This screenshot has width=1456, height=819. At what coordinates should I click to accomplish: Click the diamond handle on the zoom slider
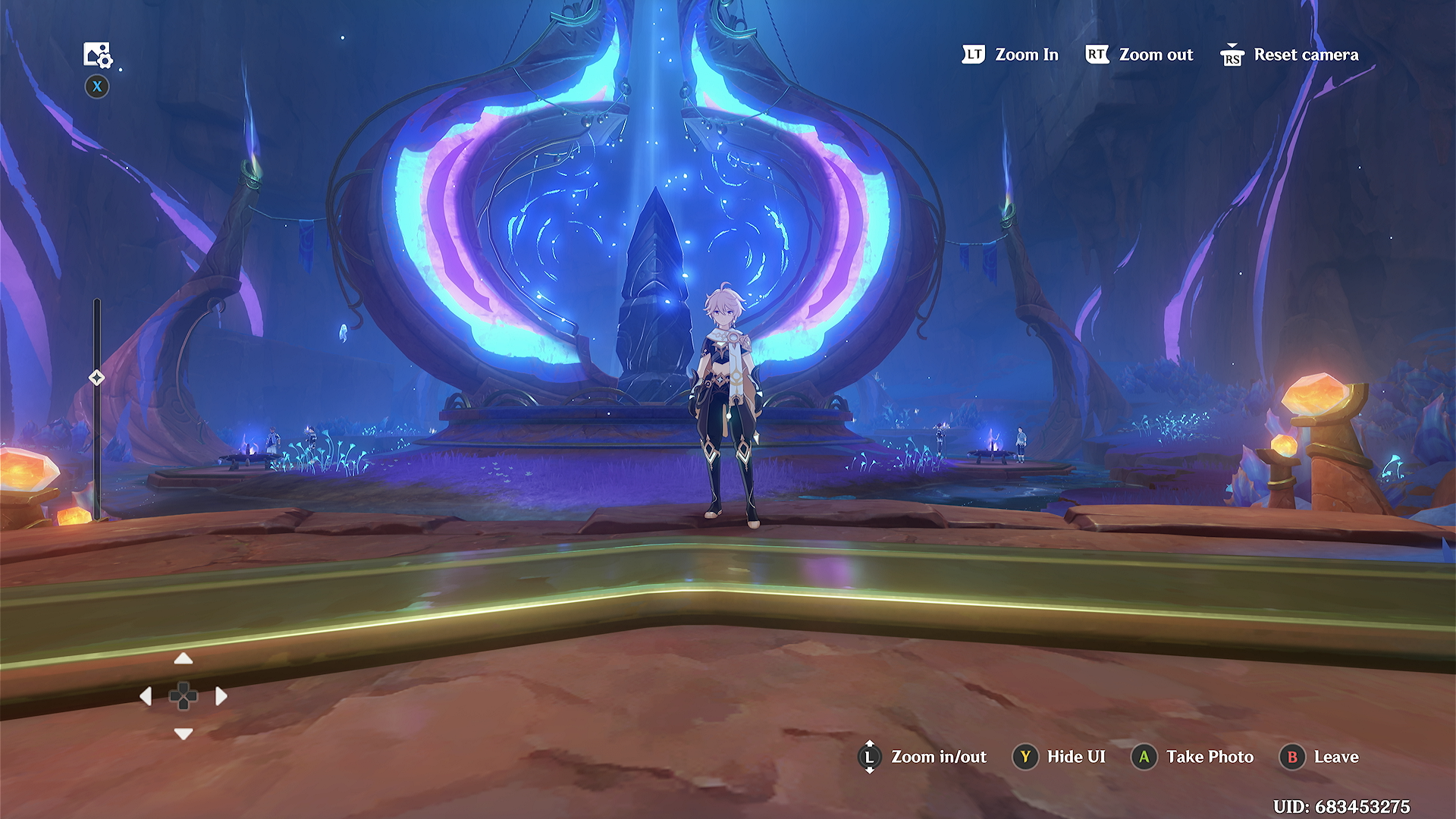coord(96,377)
